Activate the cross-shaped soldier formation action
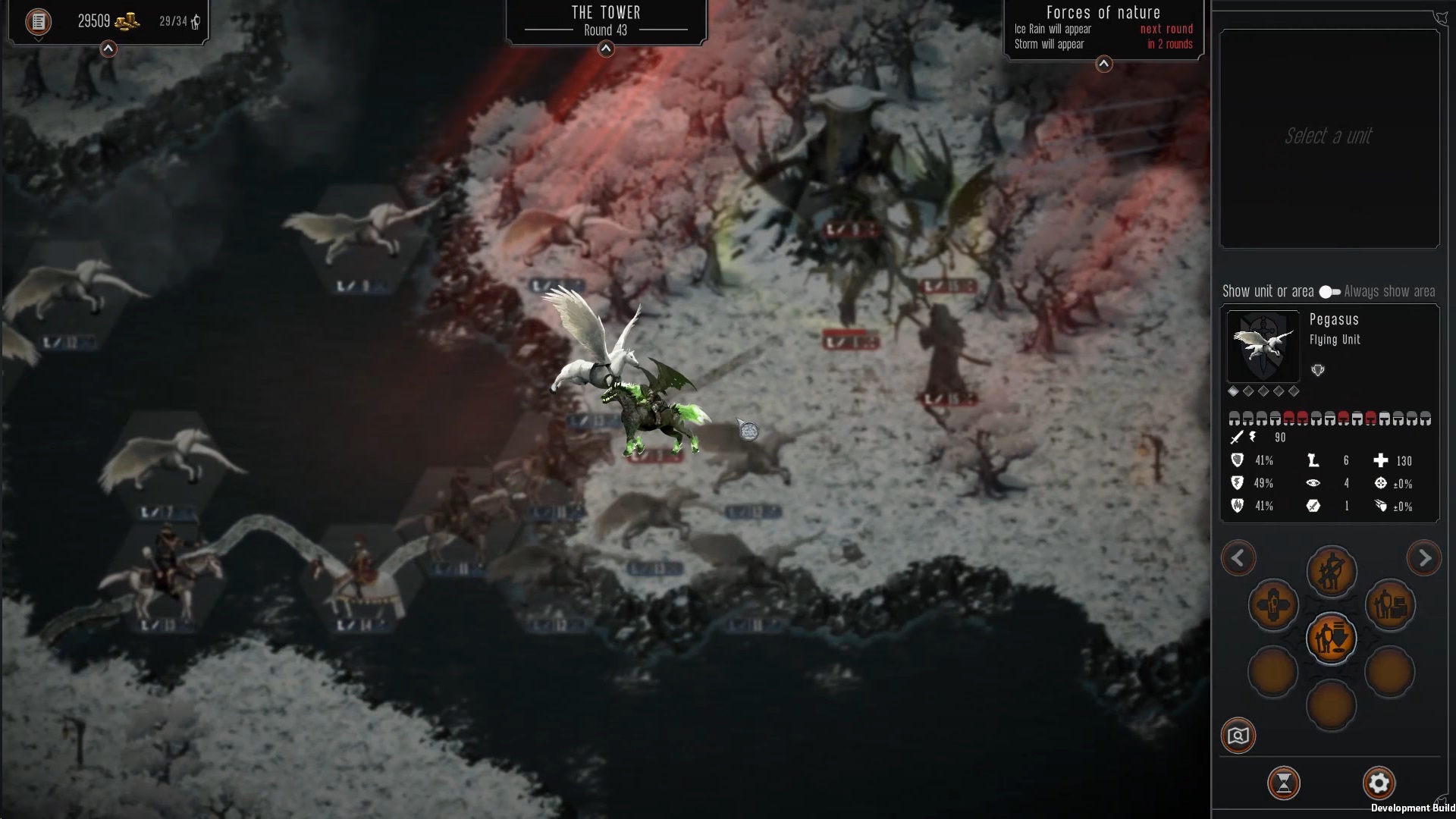1456x819 pixels. tap(1273, 606)
